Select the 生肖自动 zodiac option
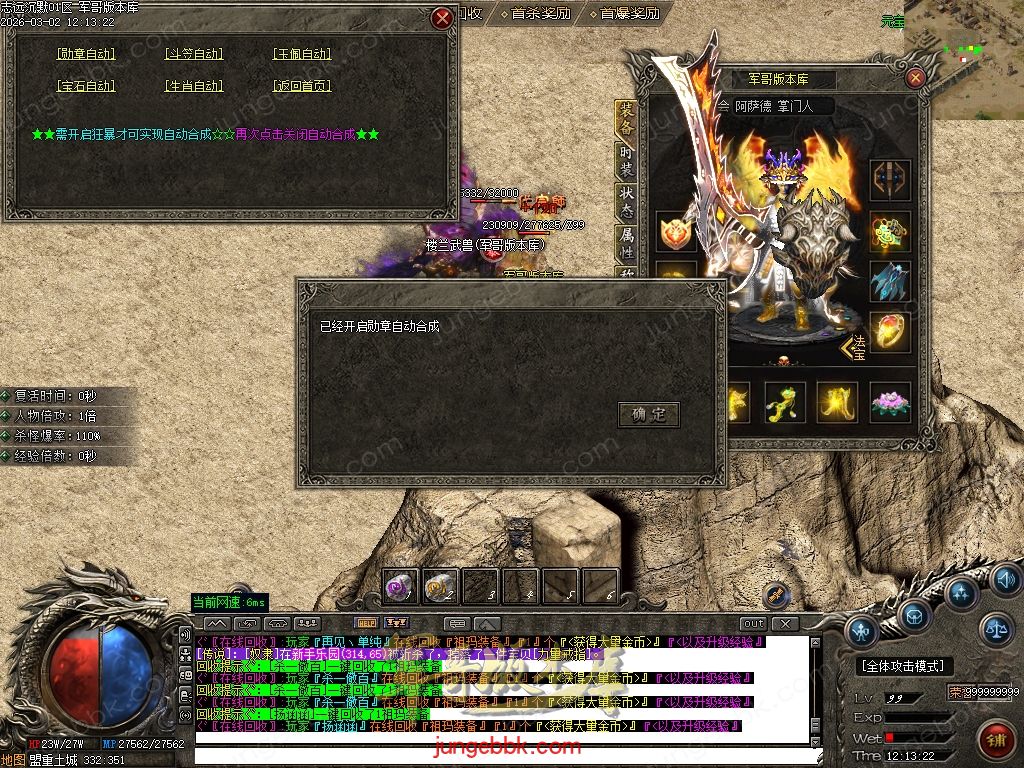This screenshot has width=1024, height=768. point(194,86)
